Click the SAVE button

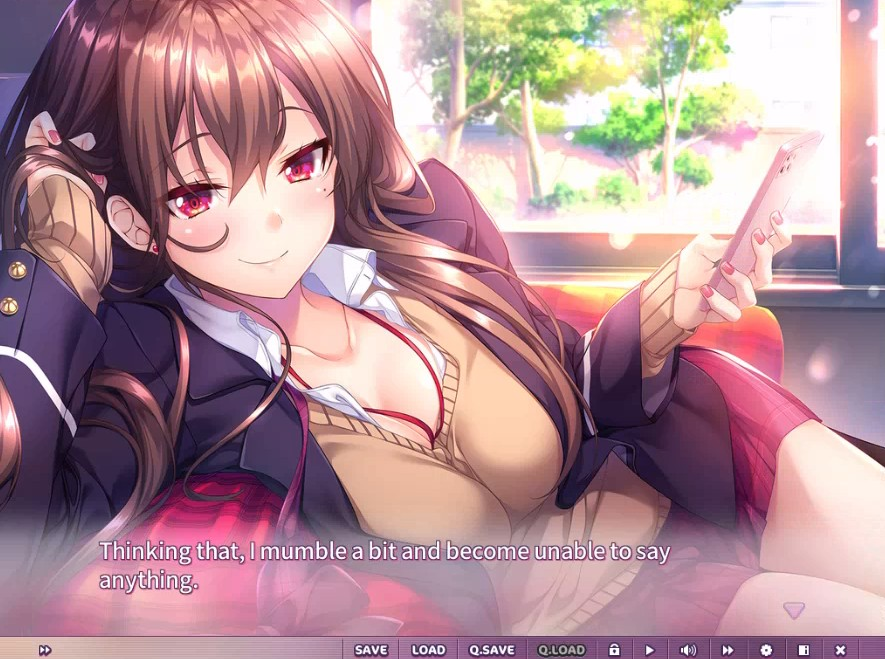click(370, 650)
